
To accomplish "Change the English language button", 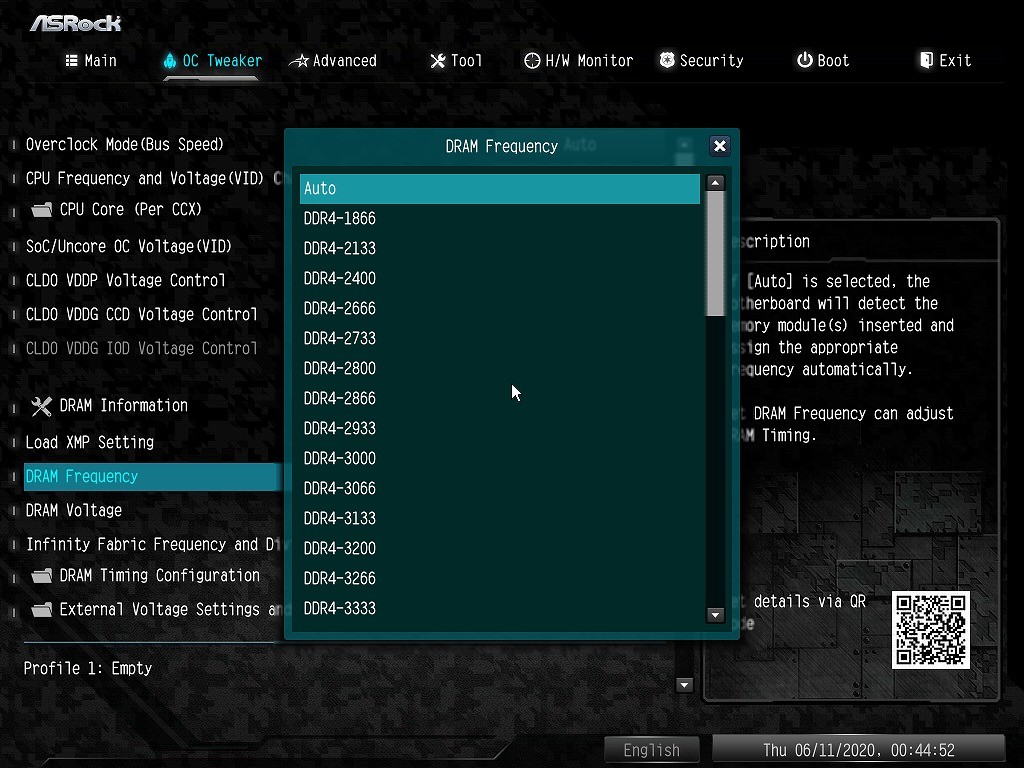I will (651, 750).
